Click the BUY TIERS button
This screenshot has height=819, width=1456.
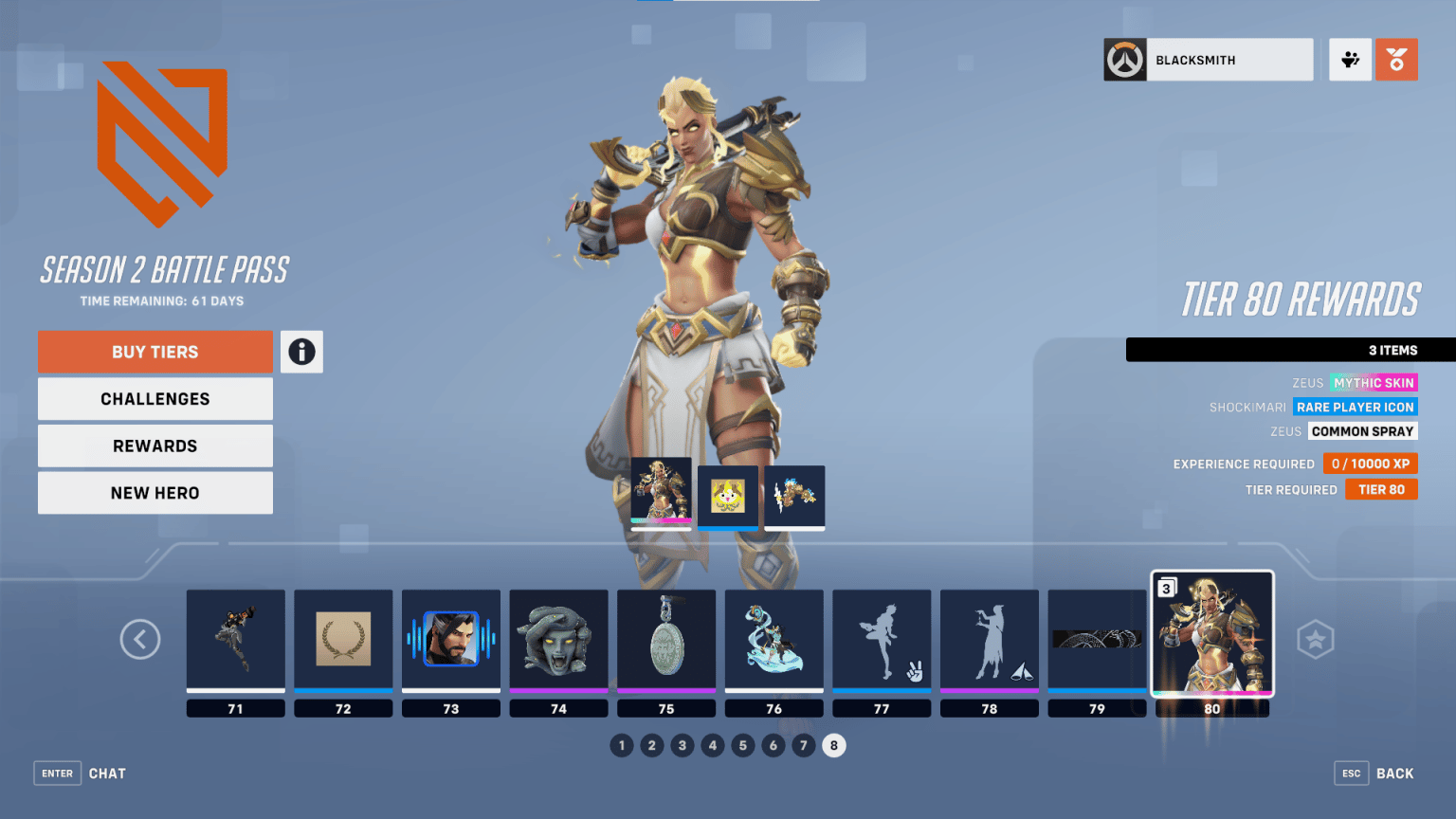[155, 352]
